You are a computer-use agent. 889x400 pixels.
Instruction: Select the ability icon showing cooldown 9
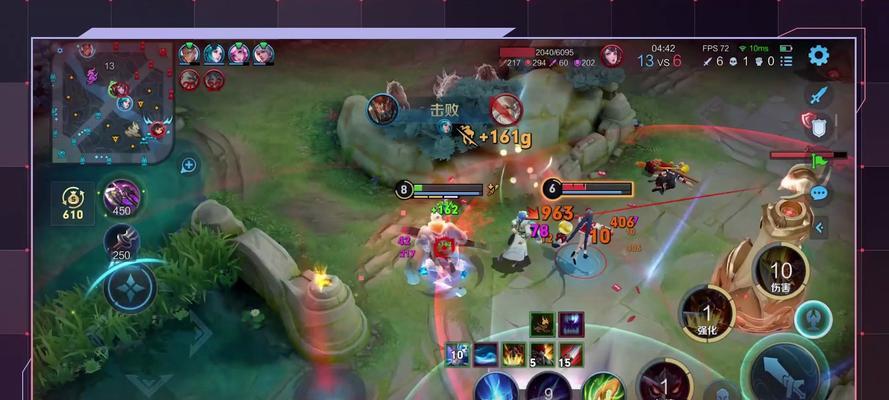pyautogui.click(x=548, y=385)
